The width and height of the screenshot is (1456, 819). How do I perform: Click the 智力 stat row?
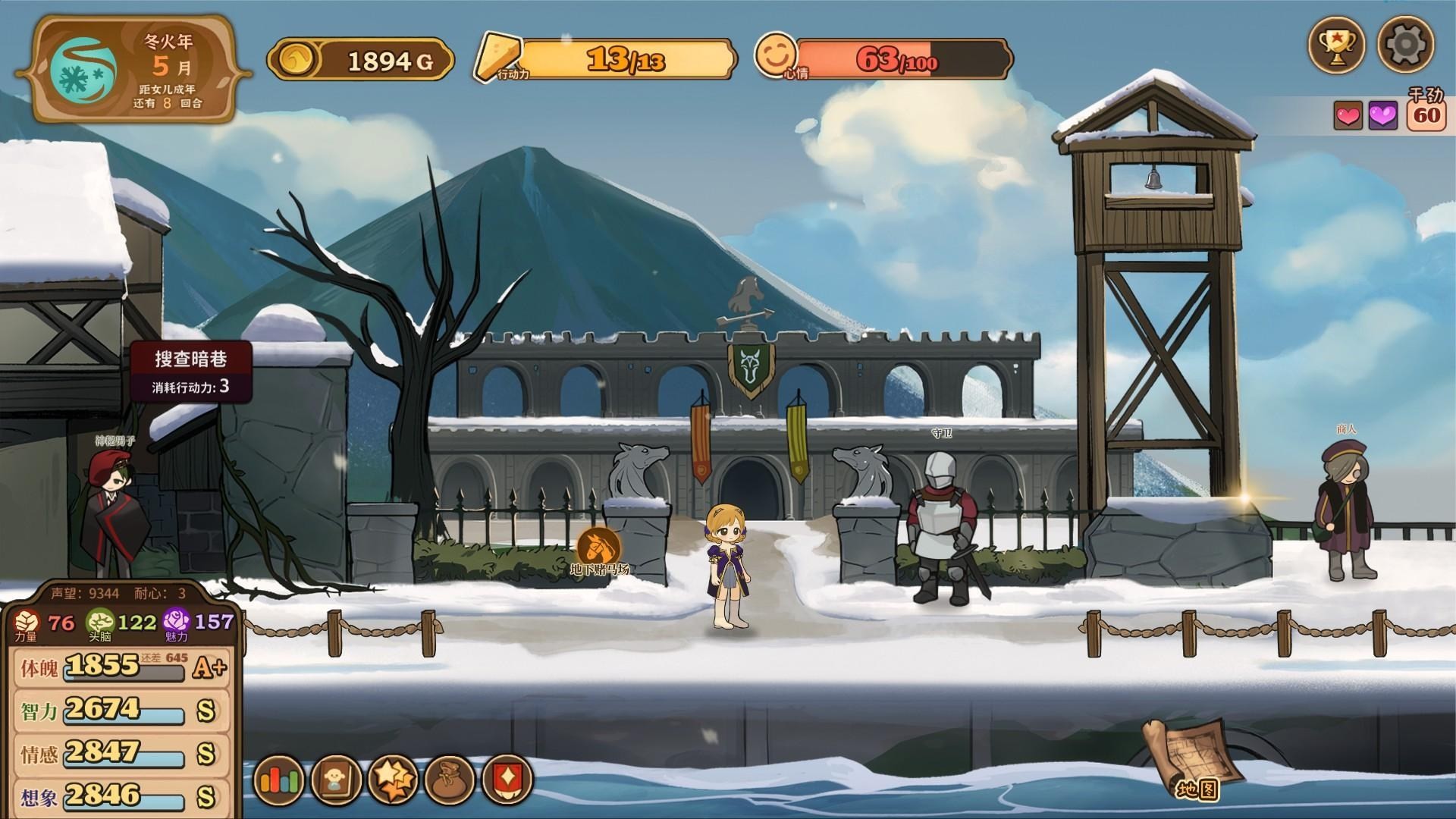pyautogui.click(x=123, y=711)
